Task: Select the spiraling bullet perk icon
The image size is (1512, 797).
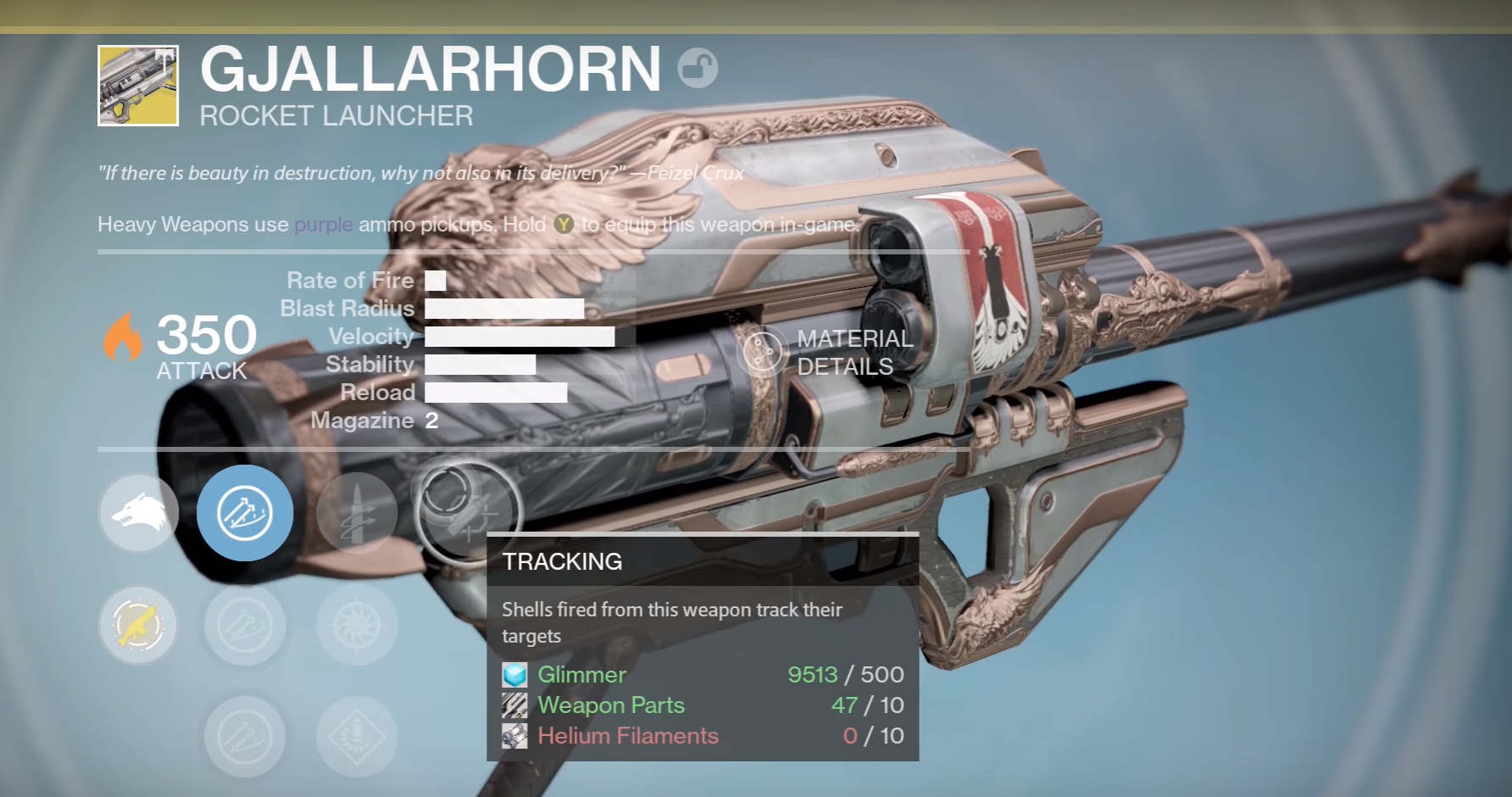Action: 357,513
